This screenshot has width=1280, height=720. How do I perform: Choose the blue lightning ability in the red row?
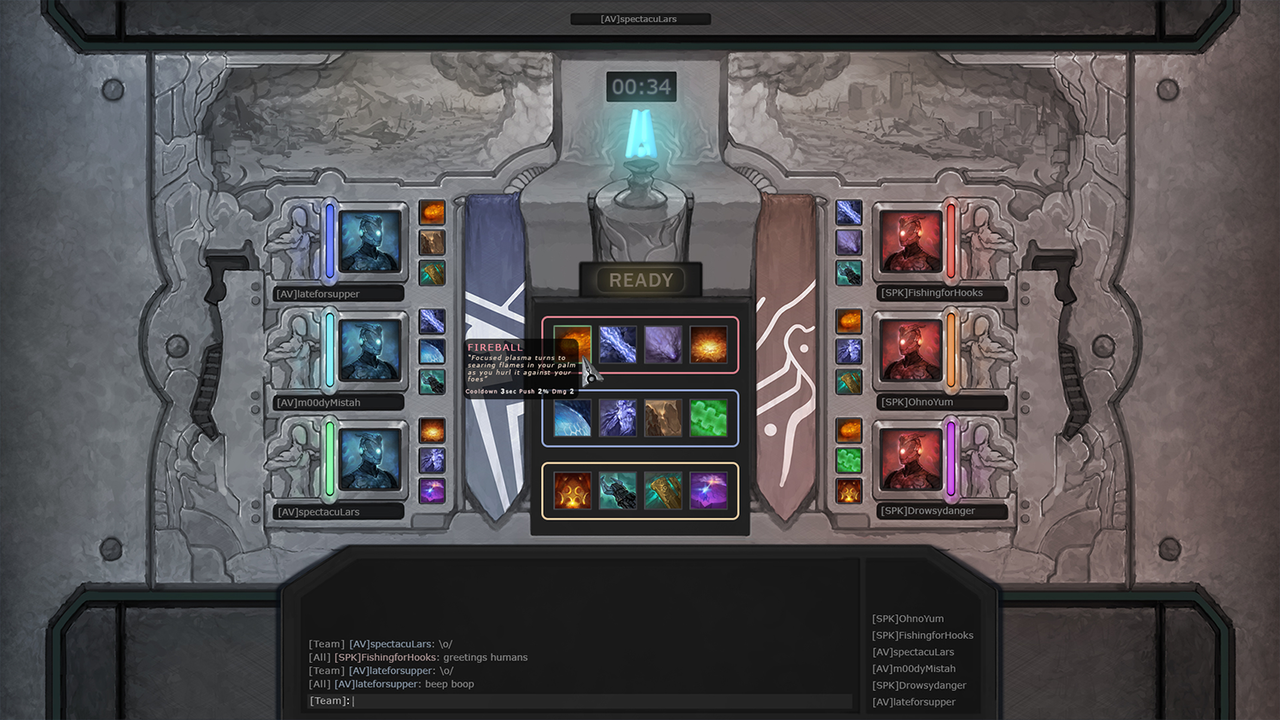(618, 344)
